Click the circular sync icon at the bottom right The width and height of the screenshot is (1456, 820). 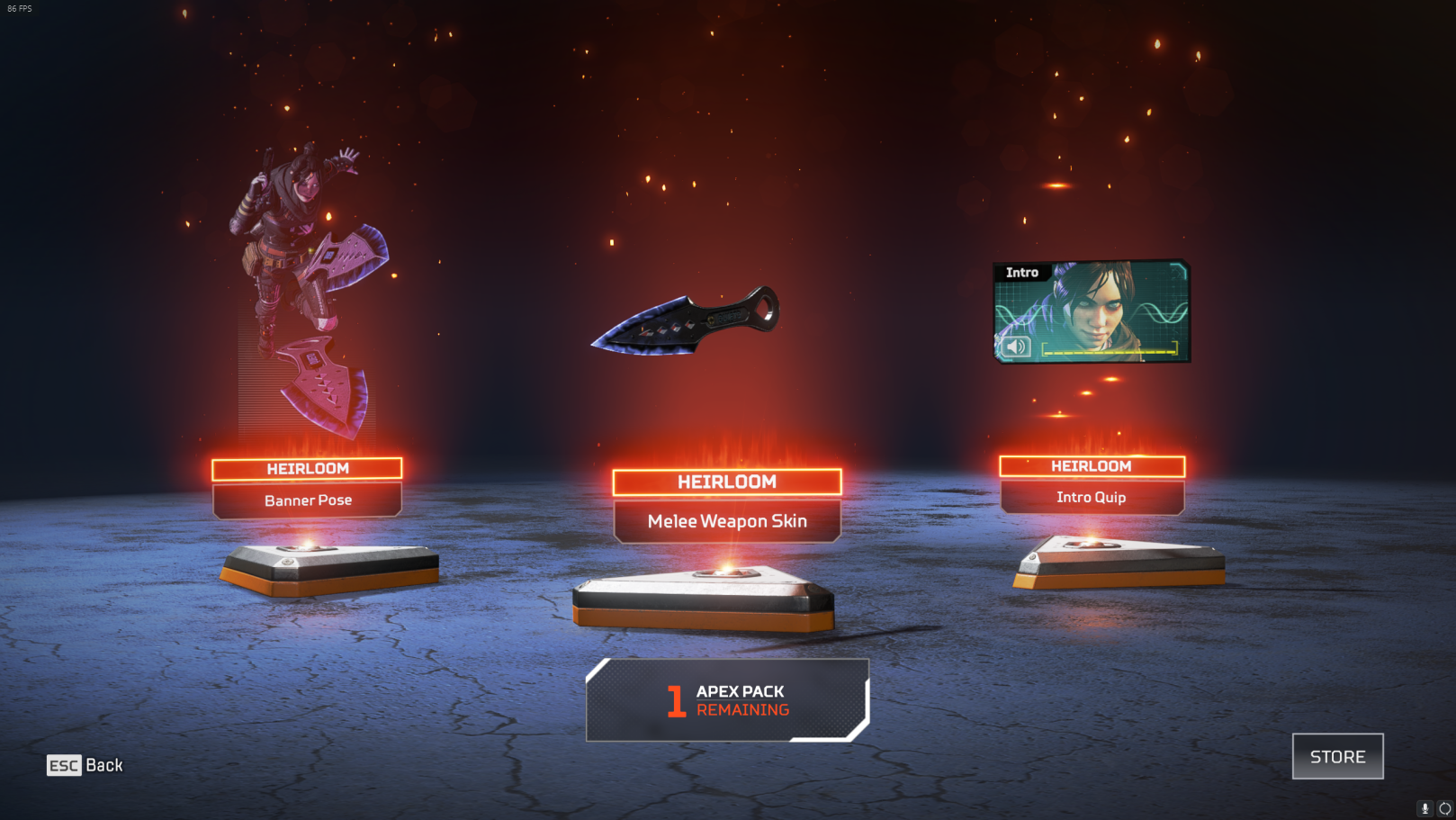coord(1445,808)
